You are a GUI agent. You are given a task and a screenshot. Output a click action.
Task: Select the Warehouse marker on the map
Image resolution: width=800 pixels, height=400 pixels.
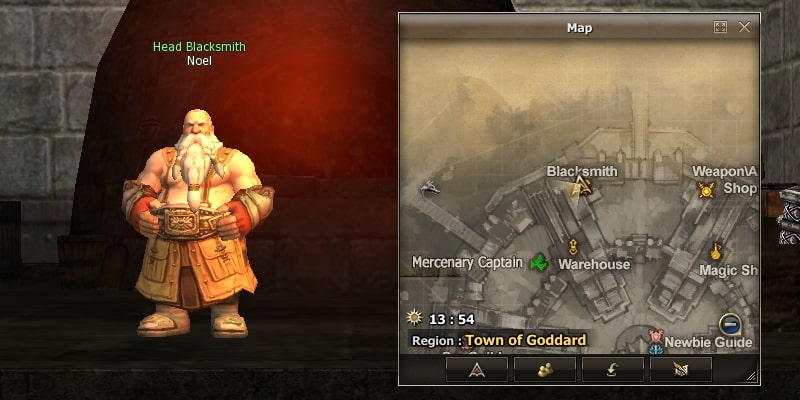tap(574, 246)
